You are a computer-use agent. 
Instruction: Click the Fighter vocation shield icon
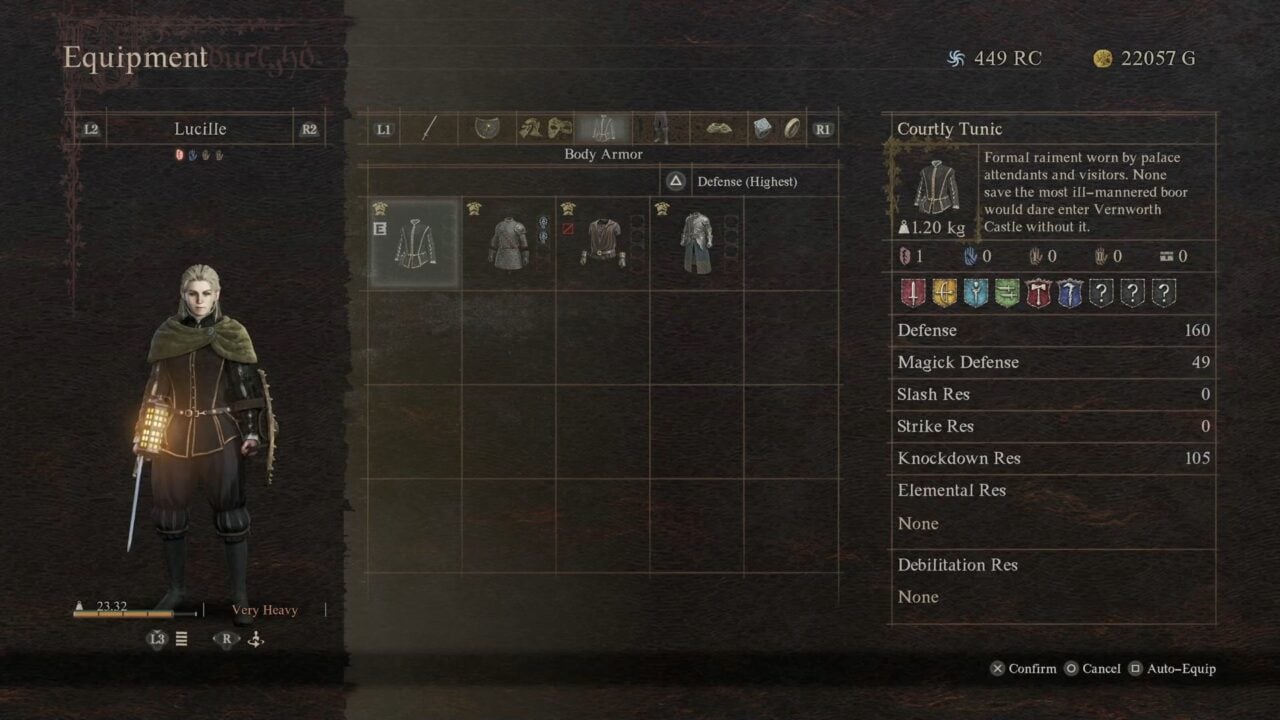914,292
